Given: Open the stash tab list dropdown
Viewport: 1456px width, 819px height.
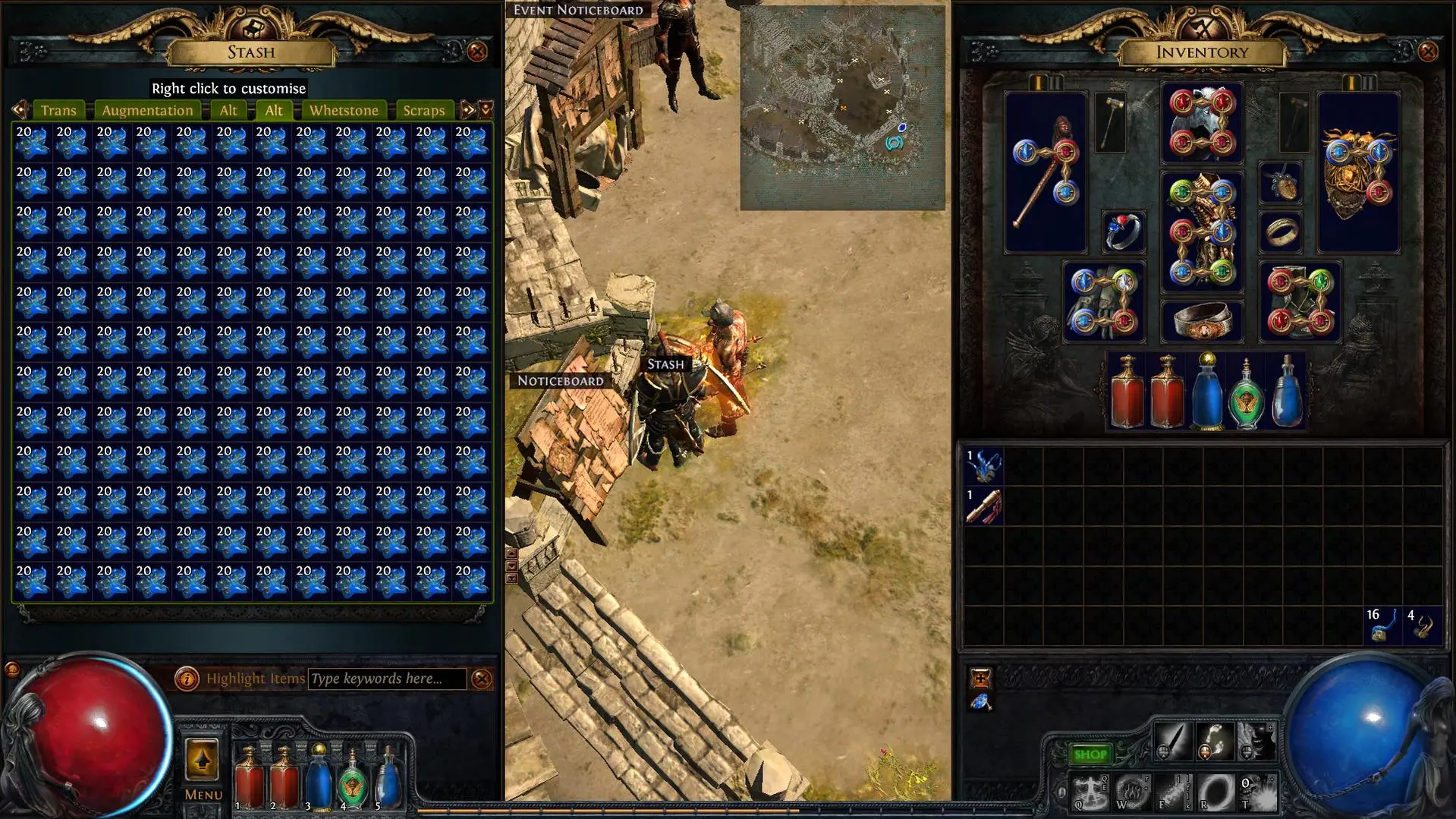Looking at the screenshot, I should pos(486,110).
